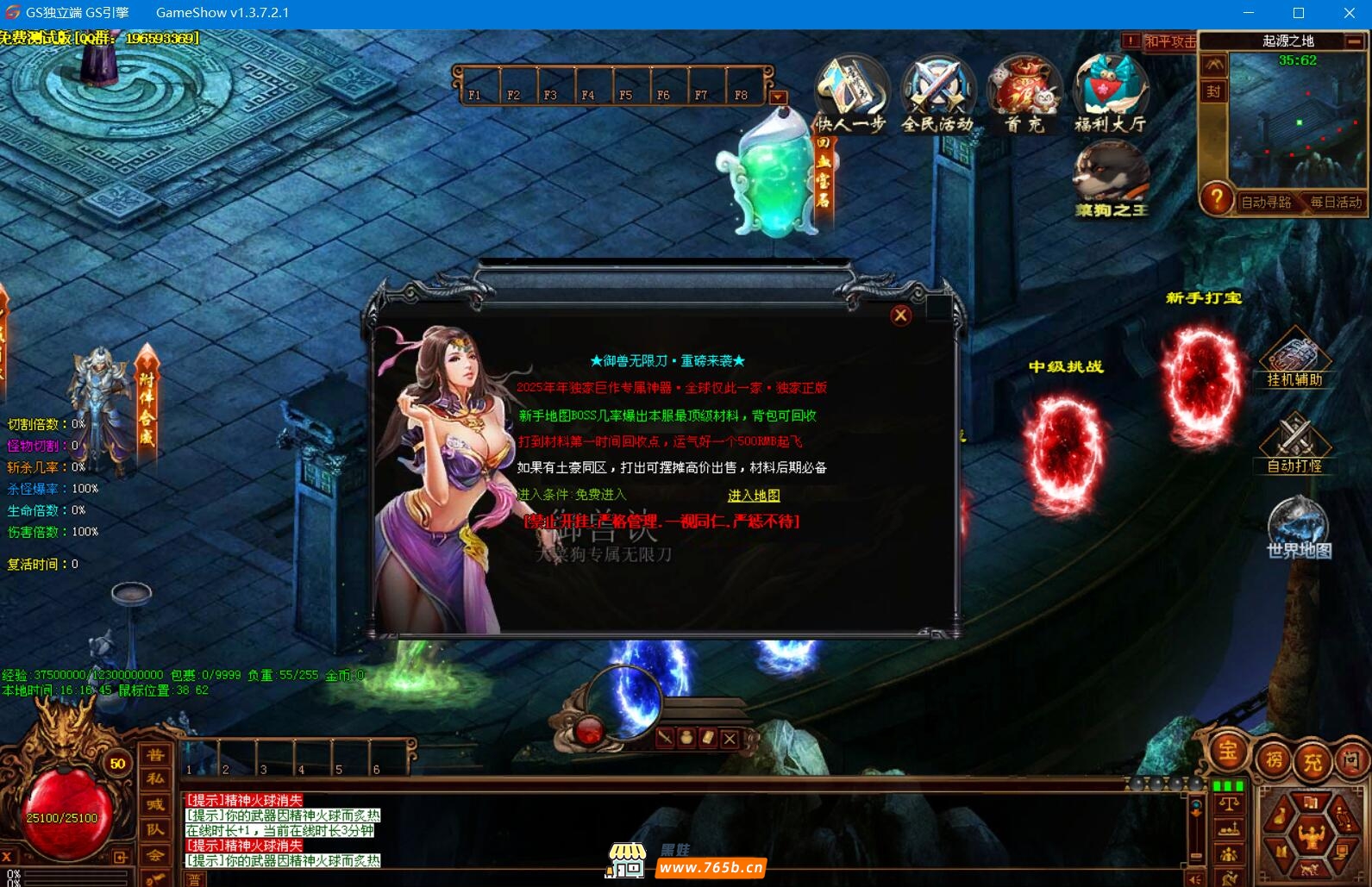Open the 全民活动 events icon
Viewport: 1372px width, 887px height.
coord(937,95)
